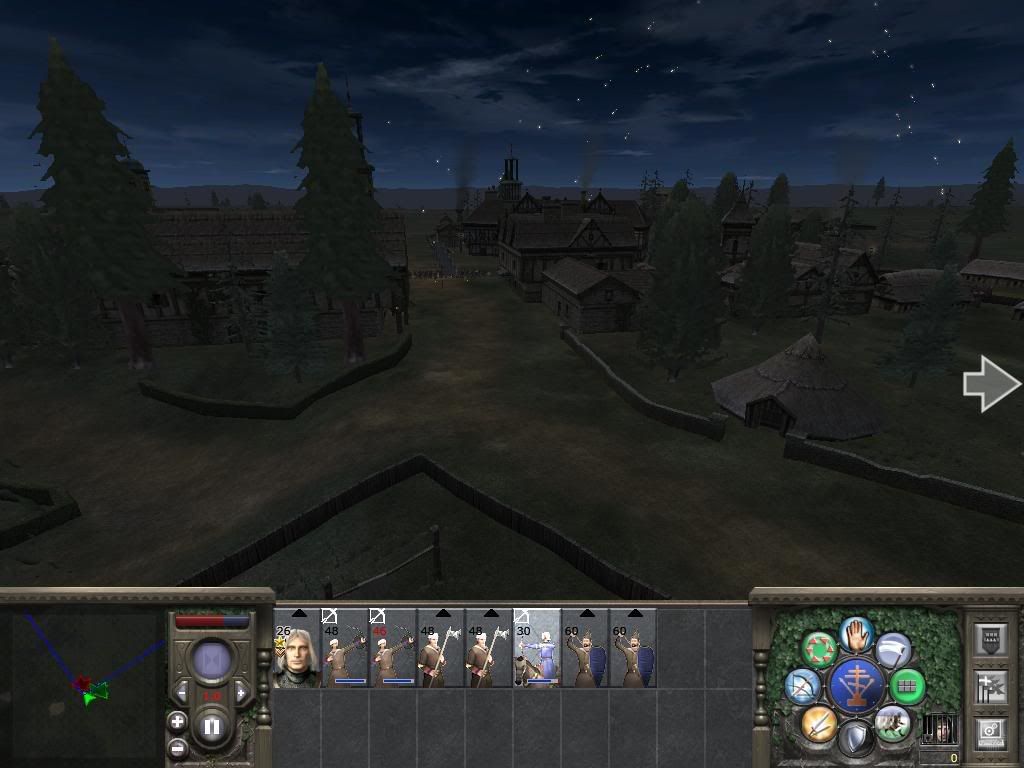The width and height of the screenshot is (1024, 768).
Task: Click the crossed flags button in side panel
Action: pos(989,687)
